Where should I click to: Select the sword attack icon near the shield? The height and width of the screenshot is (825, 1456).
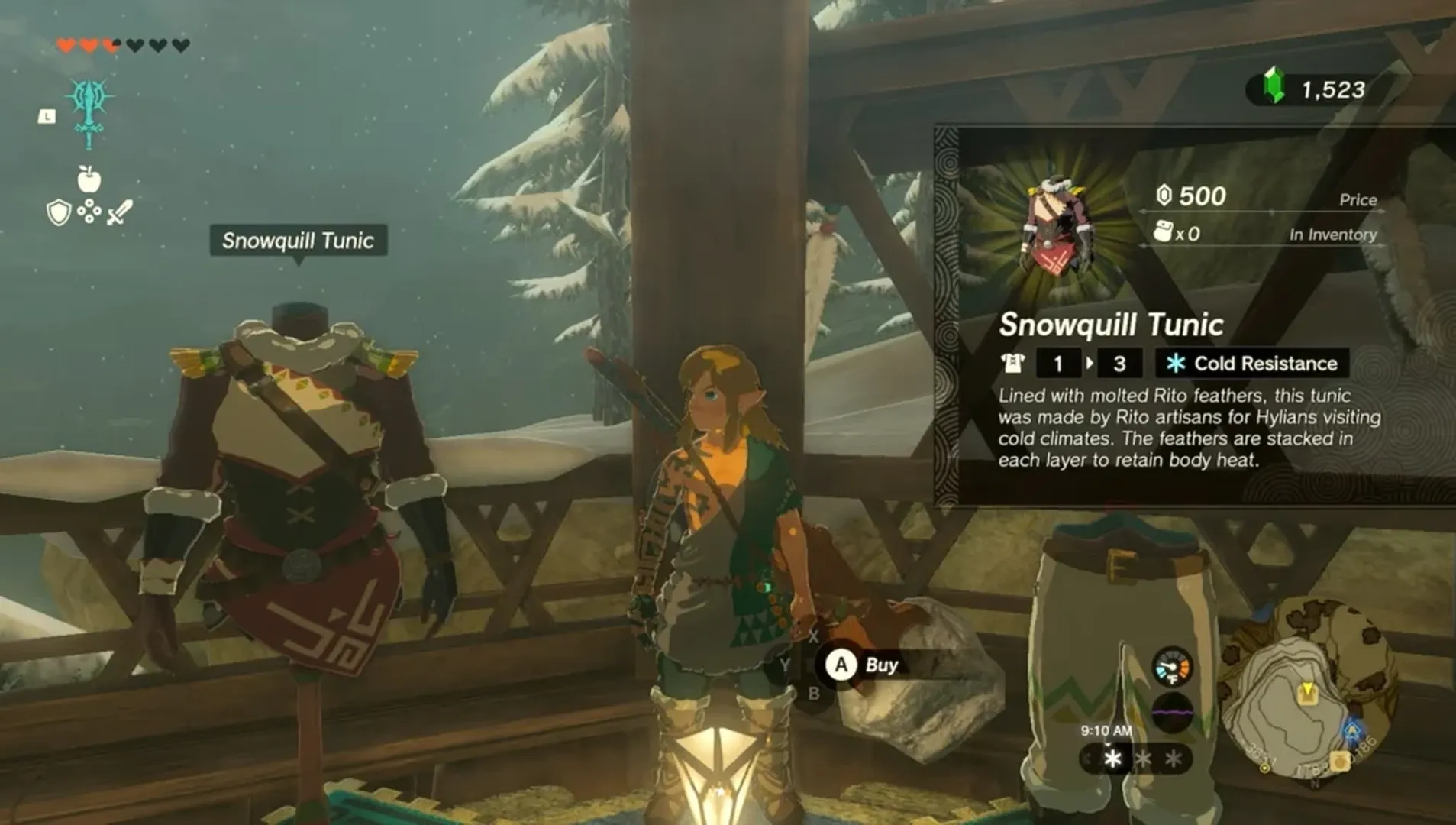(x=121, y=212)
